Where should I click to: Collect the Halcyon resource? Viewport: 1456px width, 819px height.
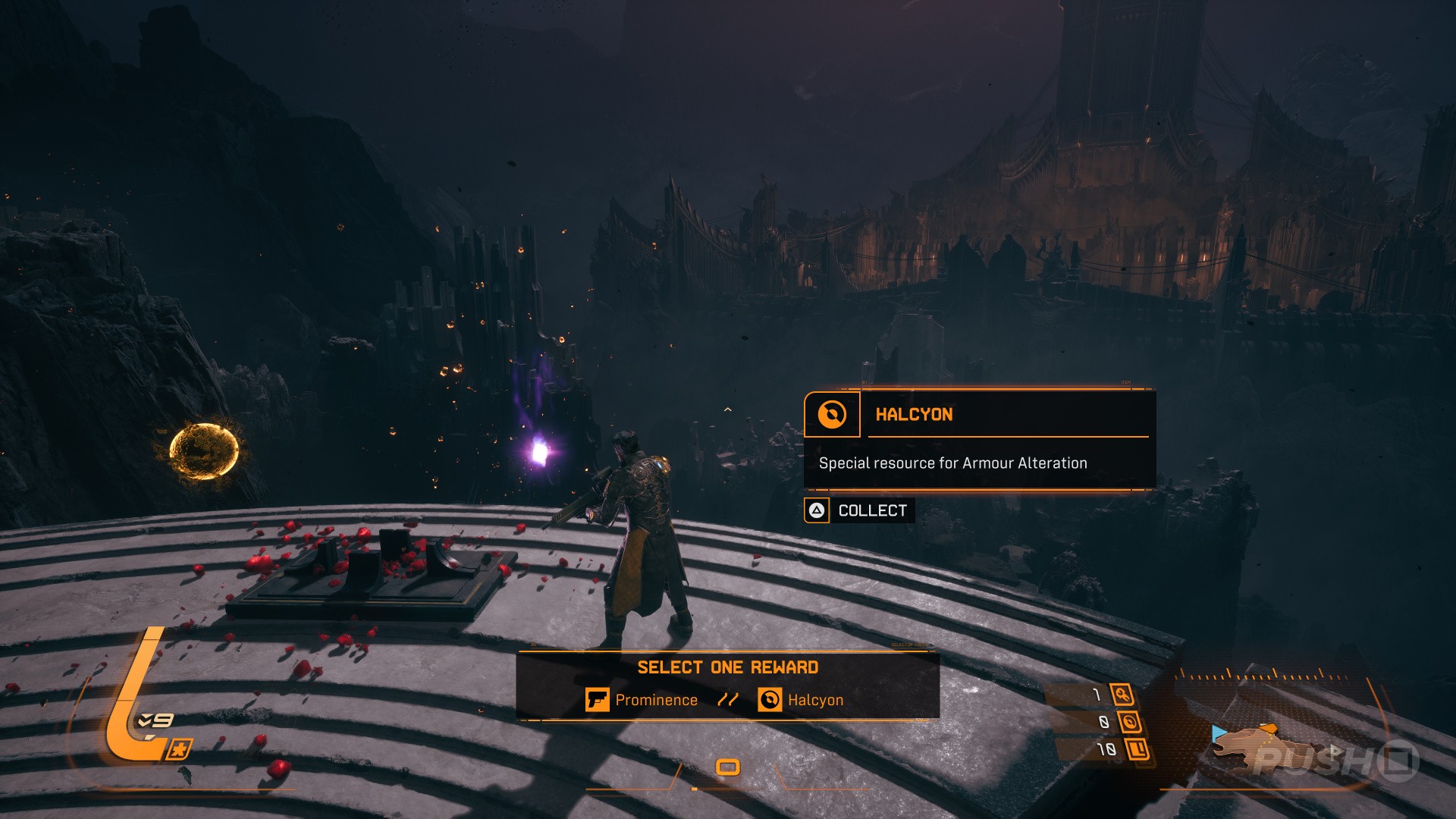(x=859, y=510)
